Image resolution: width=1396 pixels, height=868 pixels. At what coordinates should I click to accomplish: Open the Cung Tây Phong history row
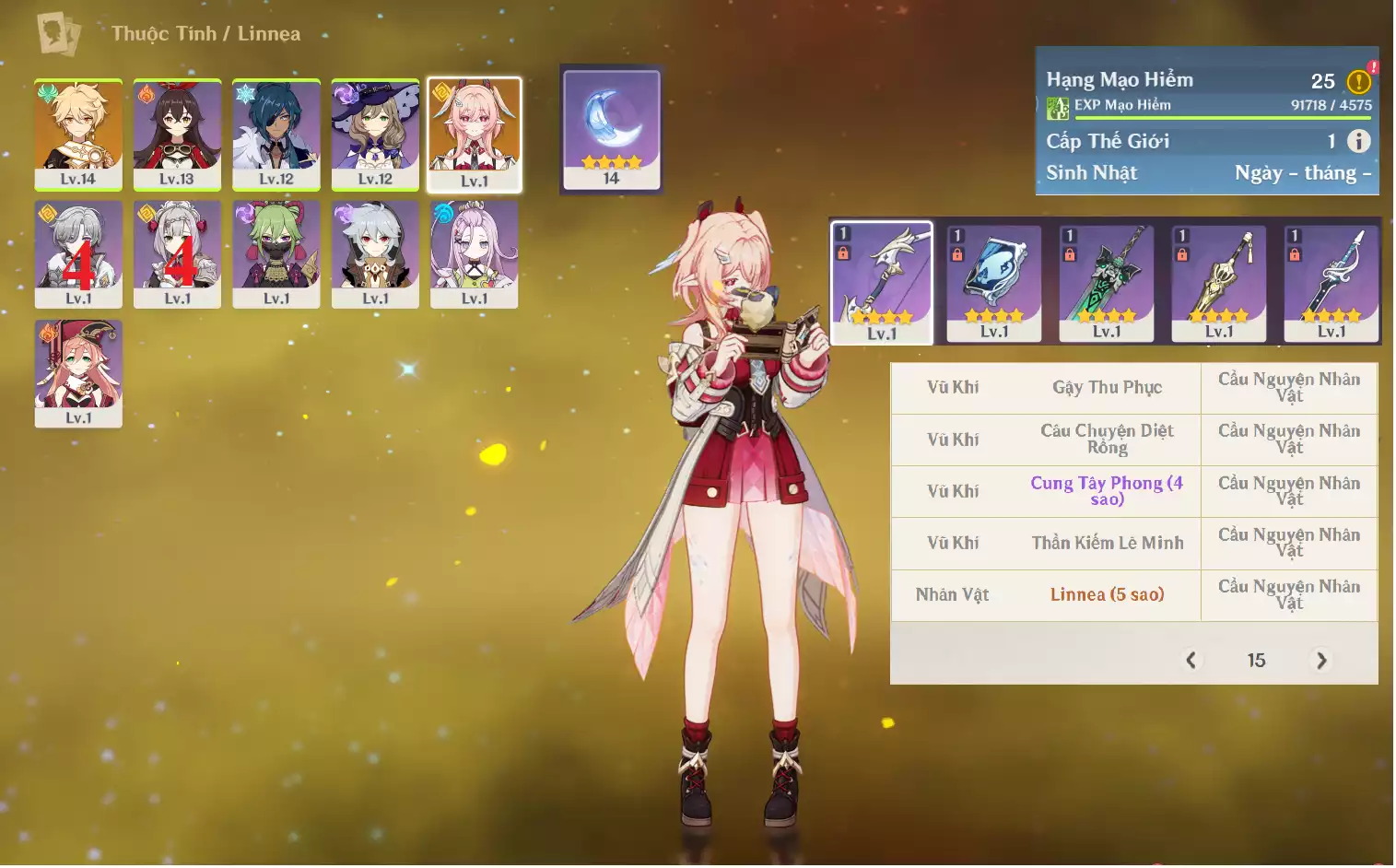[x=1106, y=491]
